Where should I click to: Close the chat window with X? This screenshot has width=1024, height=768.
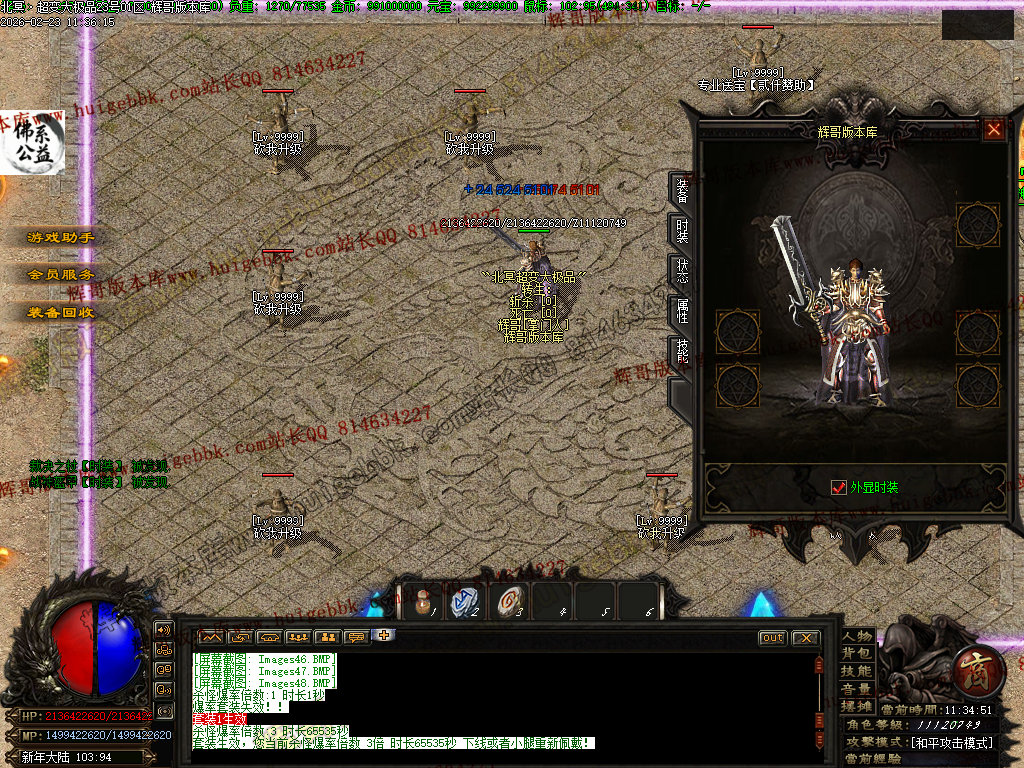(x=805, y=638)
